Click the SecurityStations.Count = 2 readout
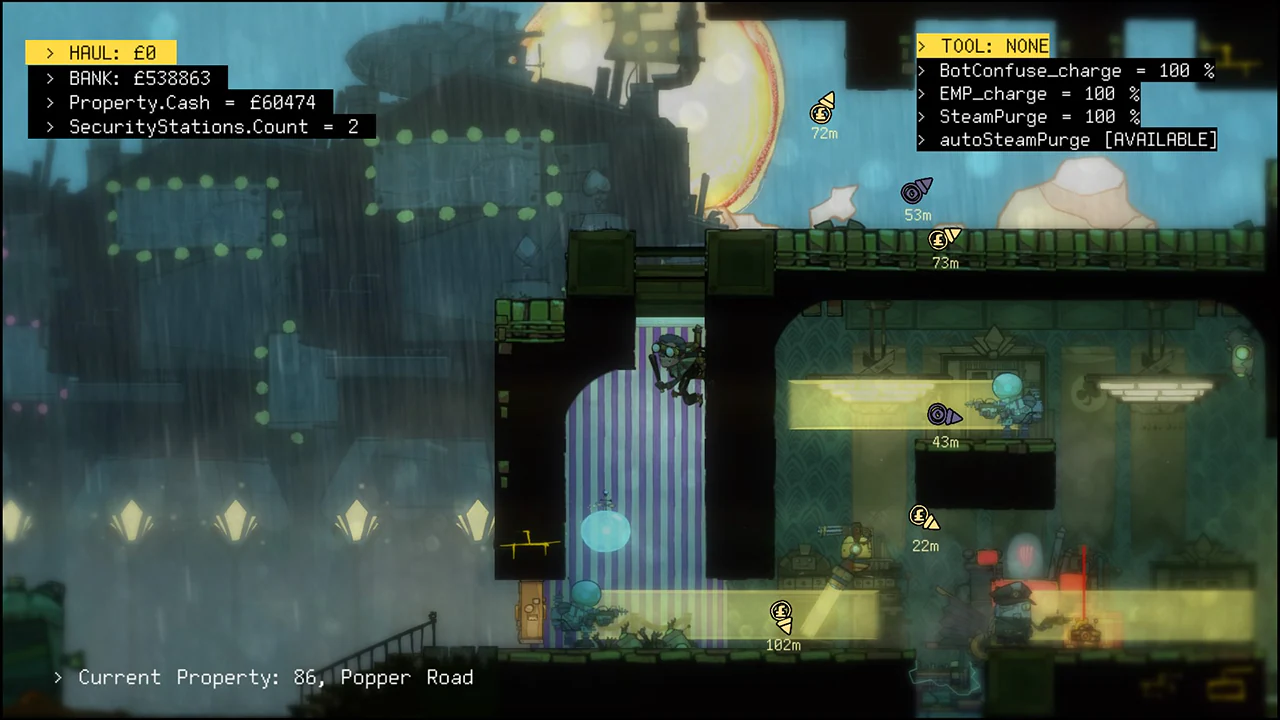The width and height of the screenshot is (1280, 720). tap(213, 126)
